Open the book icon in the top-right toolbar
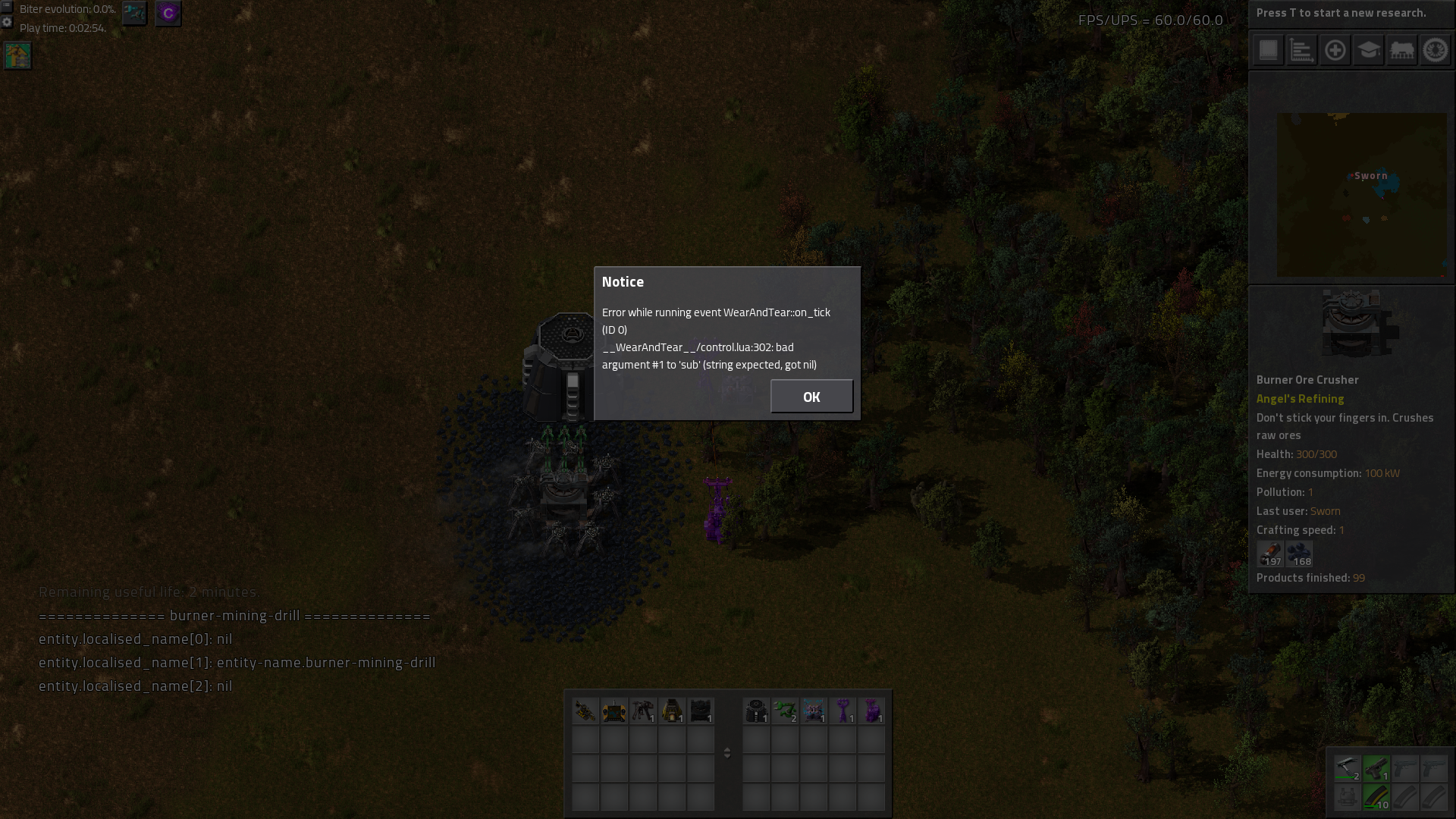 [1268, 51]
